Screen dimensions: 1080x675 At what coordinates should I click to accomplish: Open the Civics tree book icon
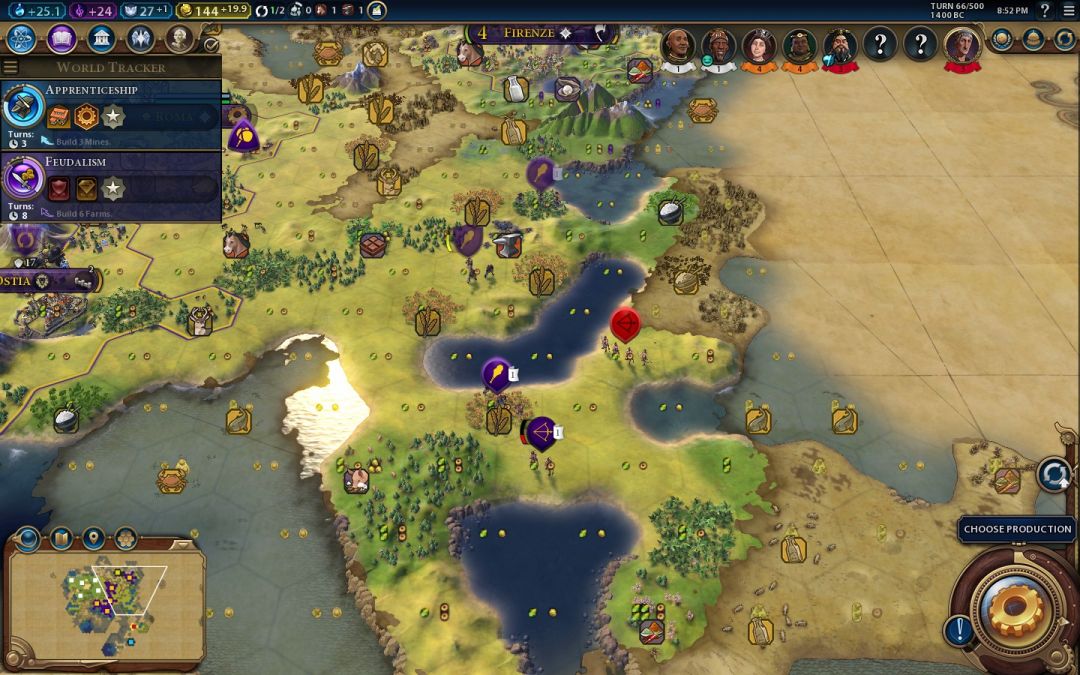pos(61,39)
